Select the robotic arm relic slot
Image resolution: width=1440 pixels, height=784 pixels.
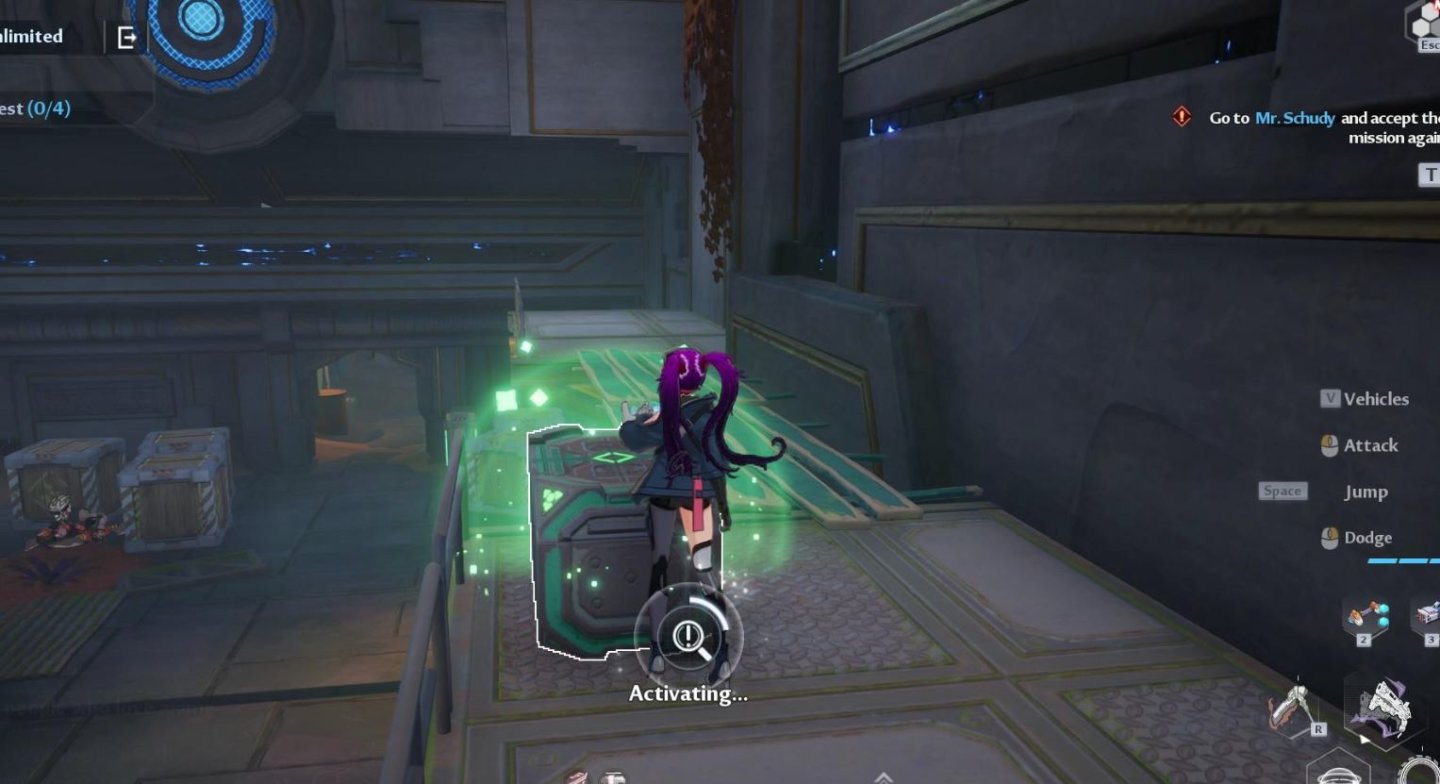[x=1365, y=617]
